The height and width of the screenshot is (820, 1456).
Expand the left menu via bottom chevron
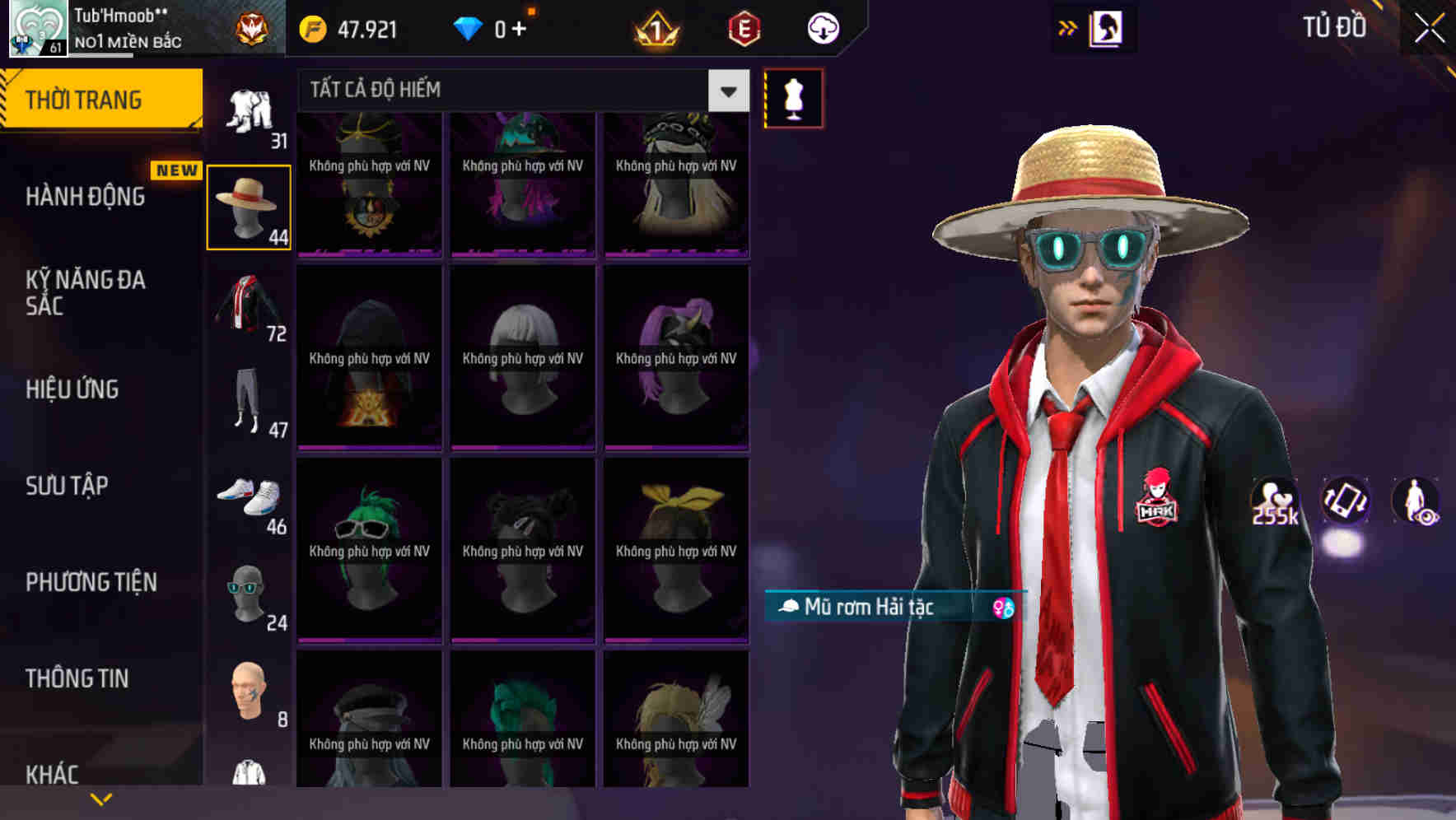click(100, 798)
